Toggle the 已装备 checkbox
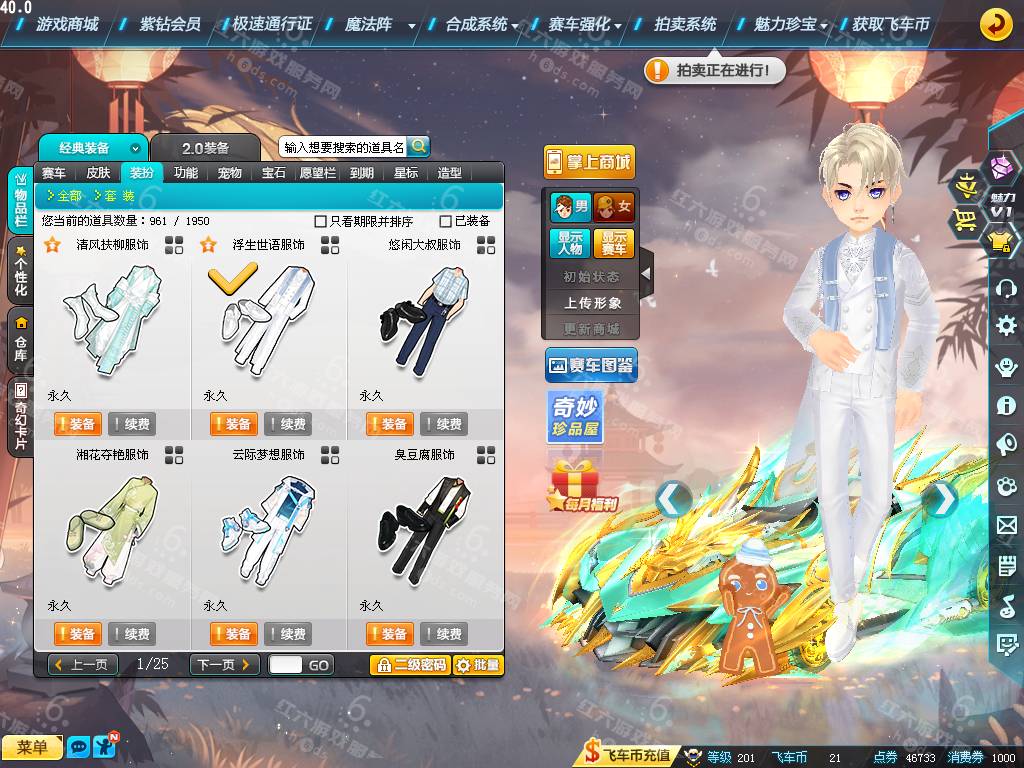This screenshot has width=1024, height=768. tap(446, 221)
